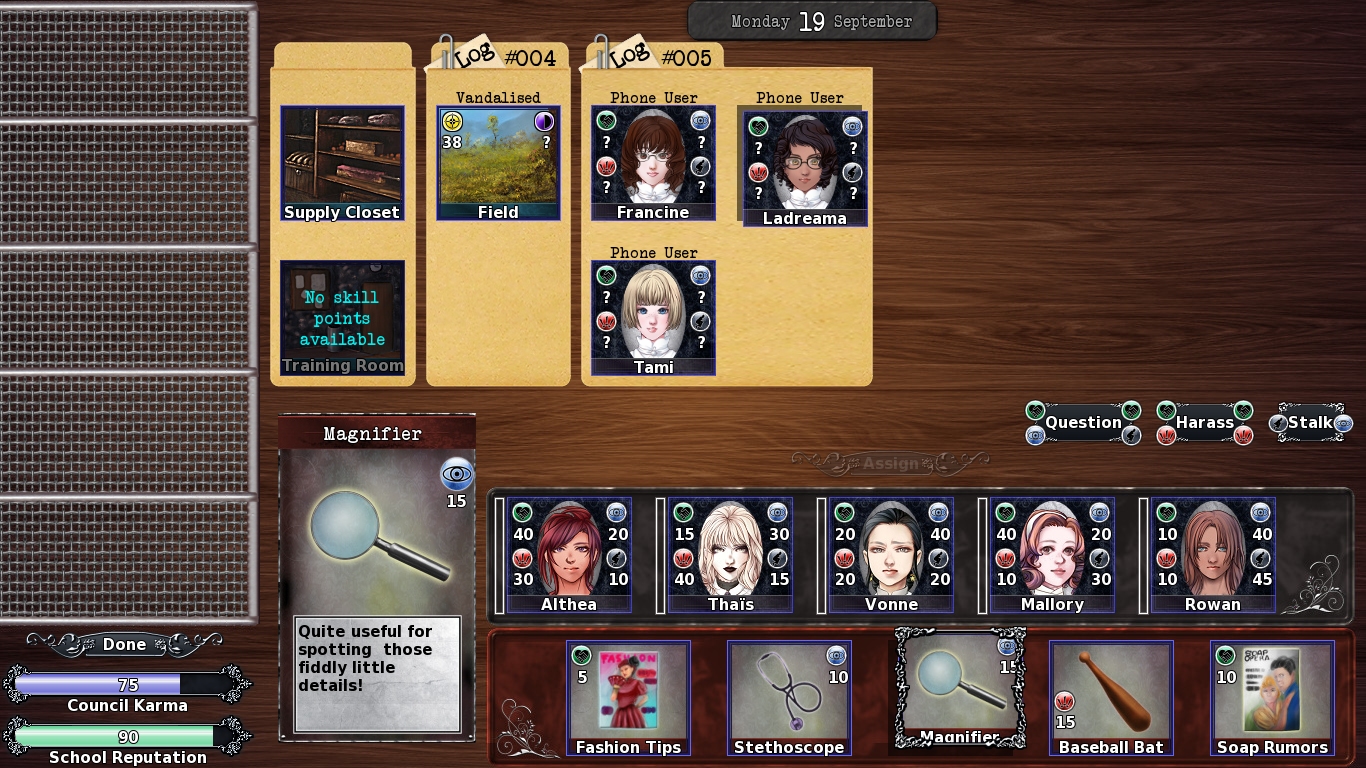Select council member Althea
This screenshot has width=1366, height=768.
click(x=569, y=555)
